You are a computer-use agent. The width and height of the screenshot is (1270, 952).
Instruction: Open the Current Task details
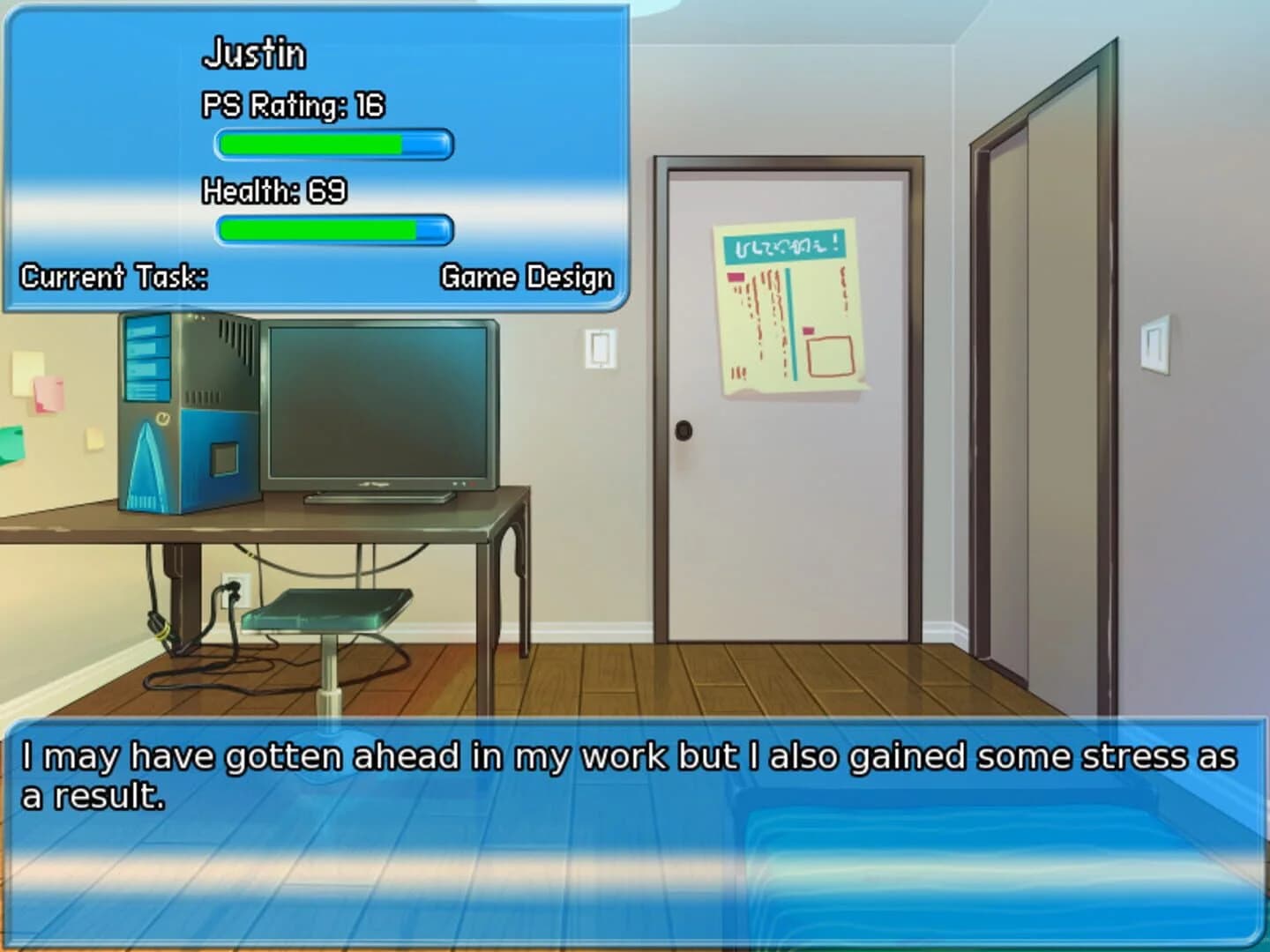click(113, 278)
